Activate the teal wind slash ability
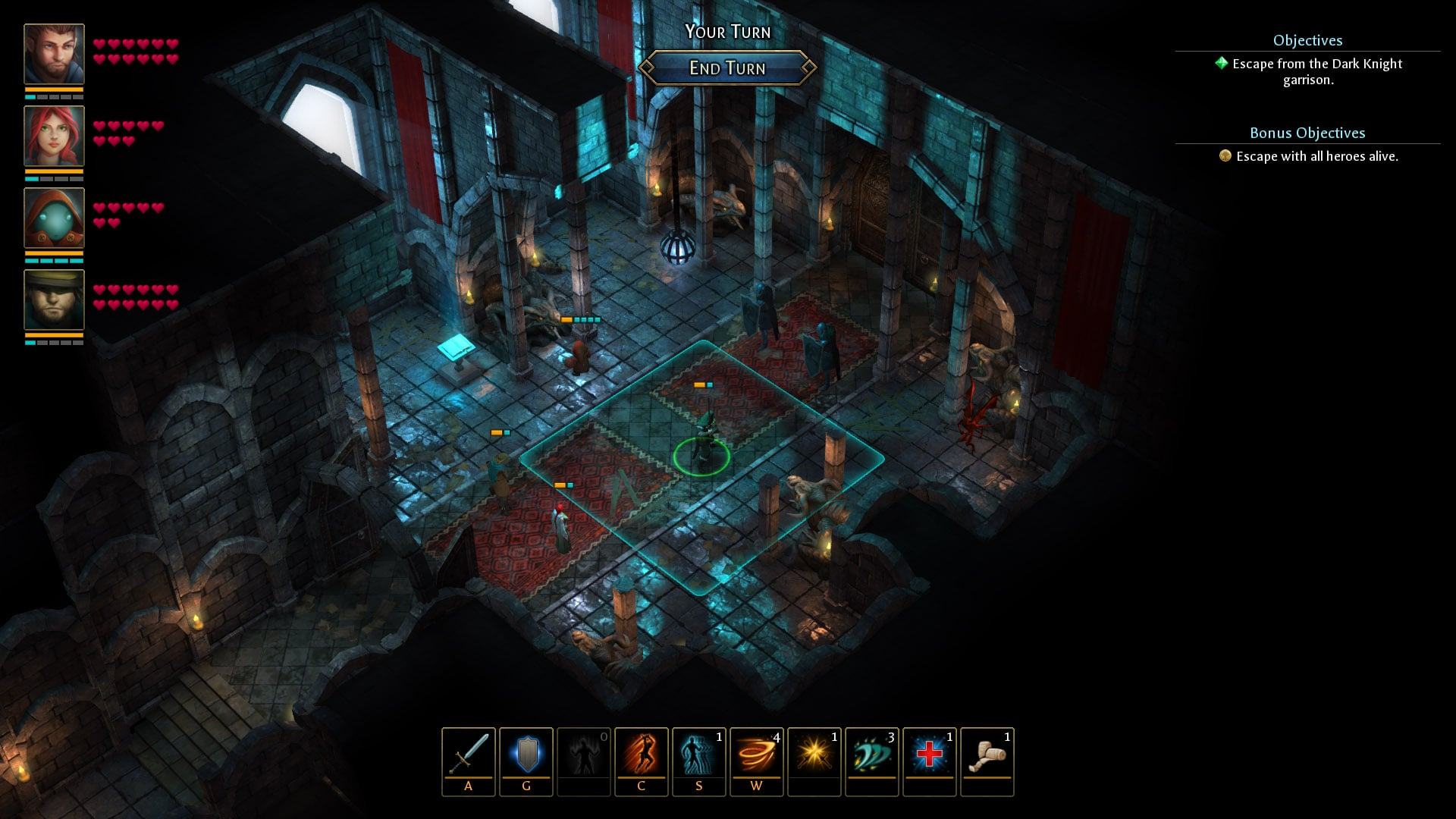Screen dimensions: 1456x819 pyautogui.click(x=872, y=755)
